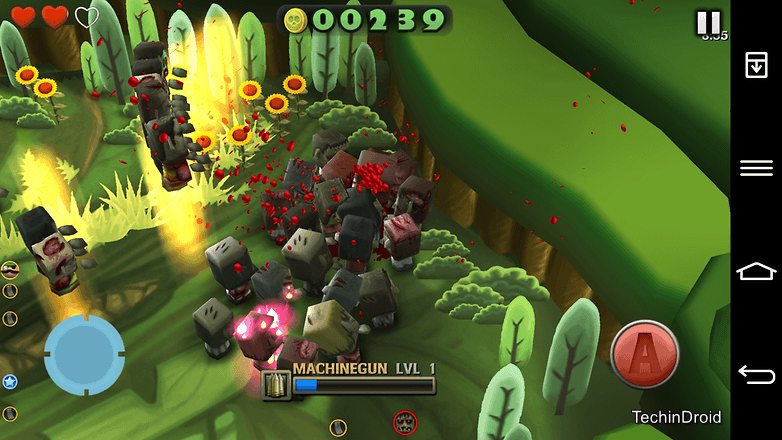
Task: Select the machinegun bullets weapon icon
Action: (x=276, y=385)
